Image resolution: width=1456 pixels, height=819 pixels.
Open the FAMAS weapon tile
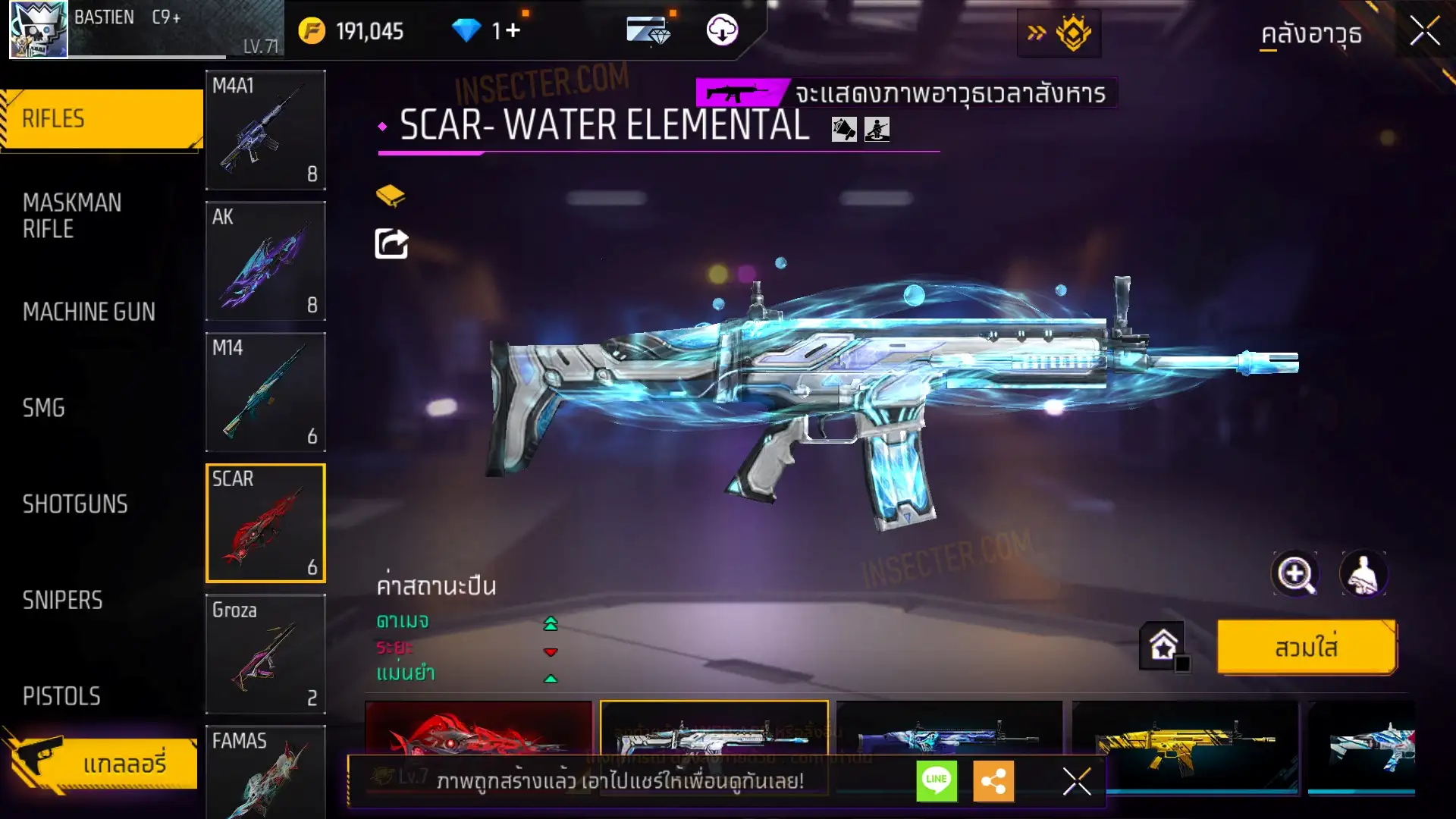click(265, 772)
